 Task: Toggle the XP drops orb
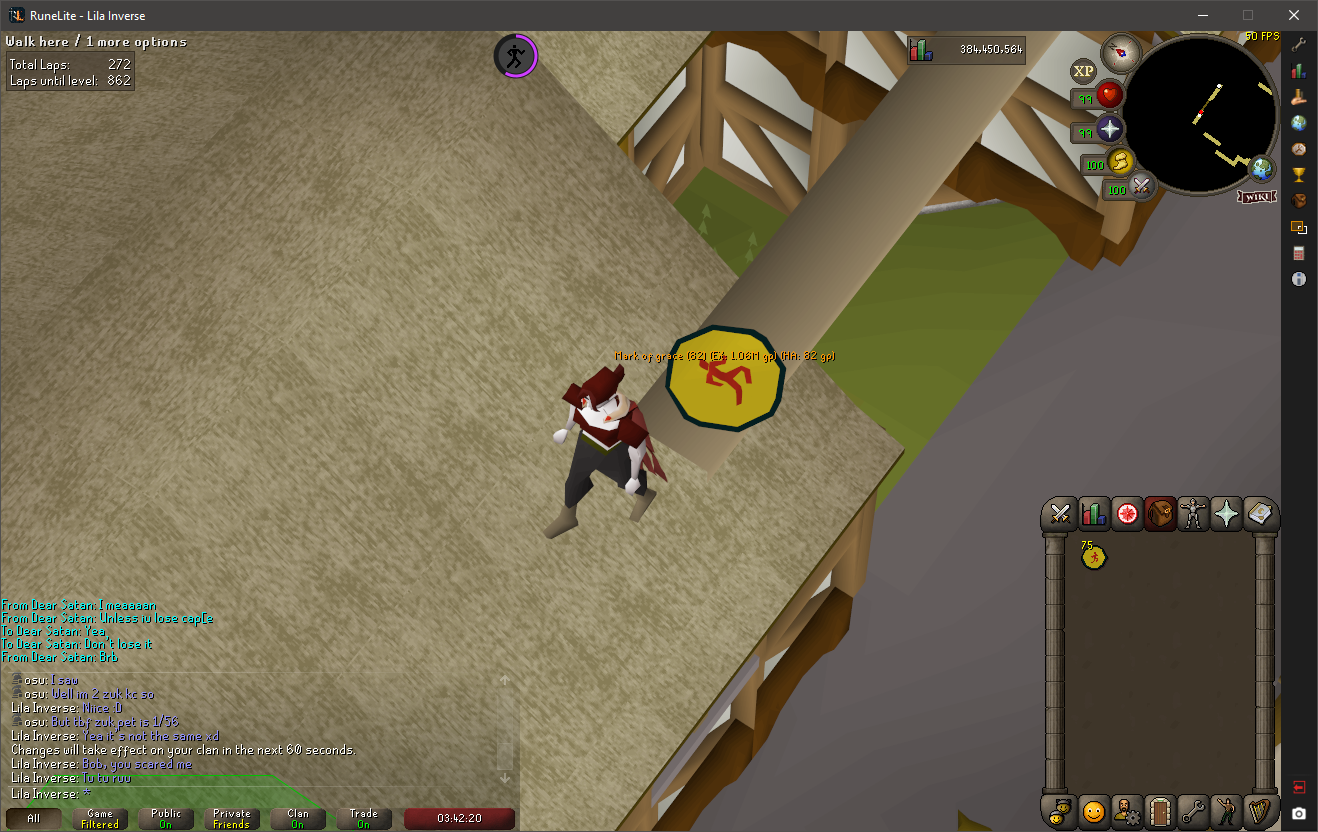(1083, 71)
